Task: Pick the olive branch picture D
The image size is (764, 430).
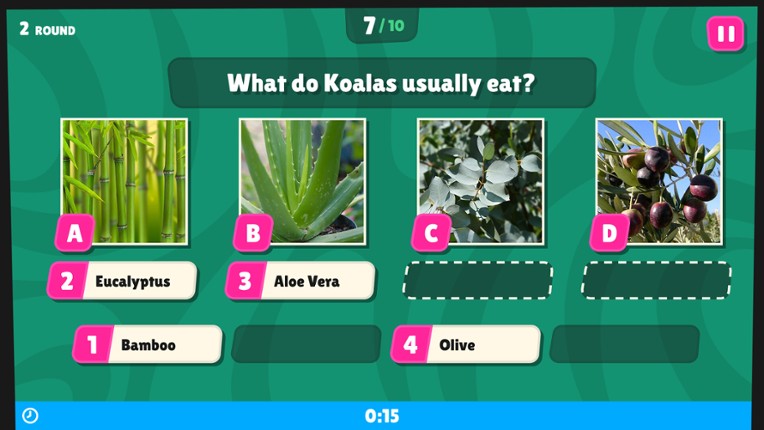Action: coord(658,180)
